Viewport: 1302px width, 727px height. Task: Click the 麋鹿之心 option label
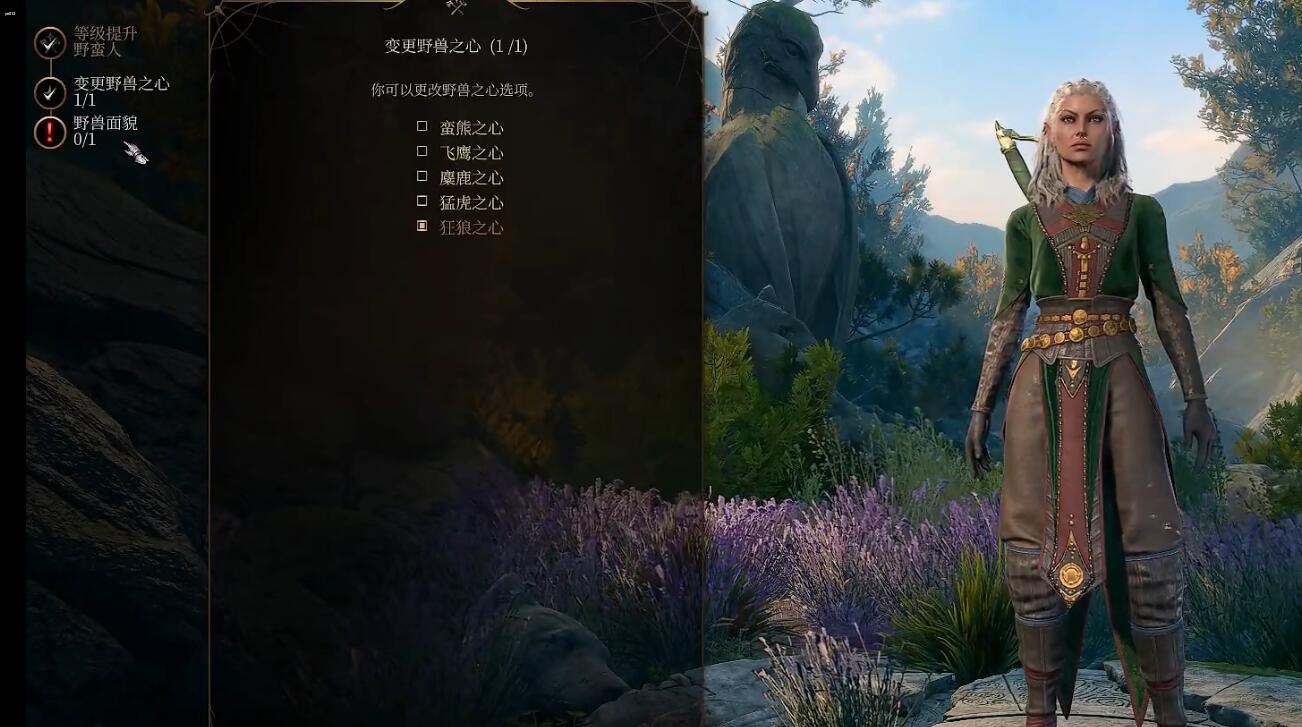(x=470, y=177)
